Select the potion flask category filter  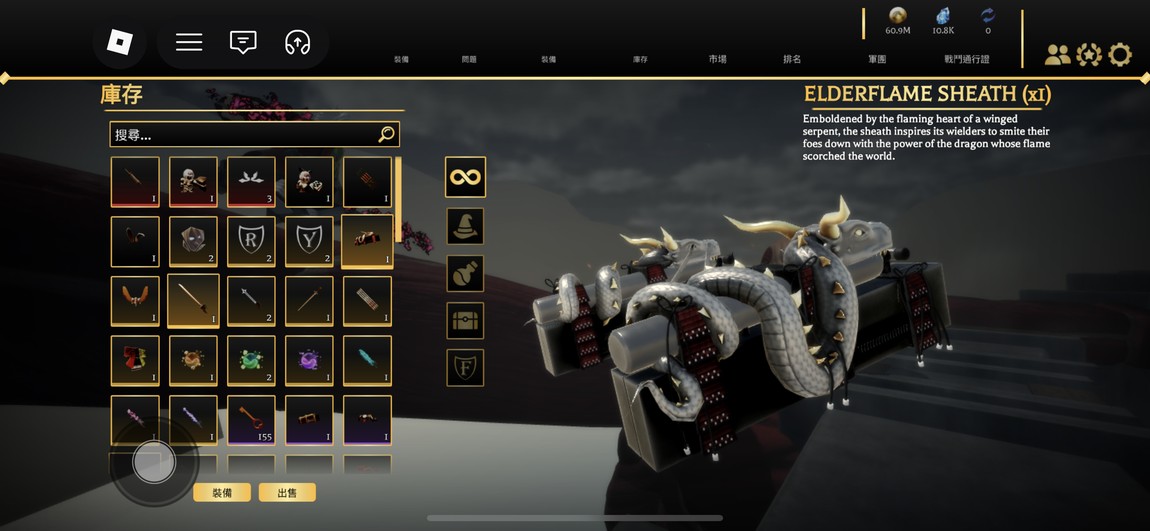coord(465,273)
